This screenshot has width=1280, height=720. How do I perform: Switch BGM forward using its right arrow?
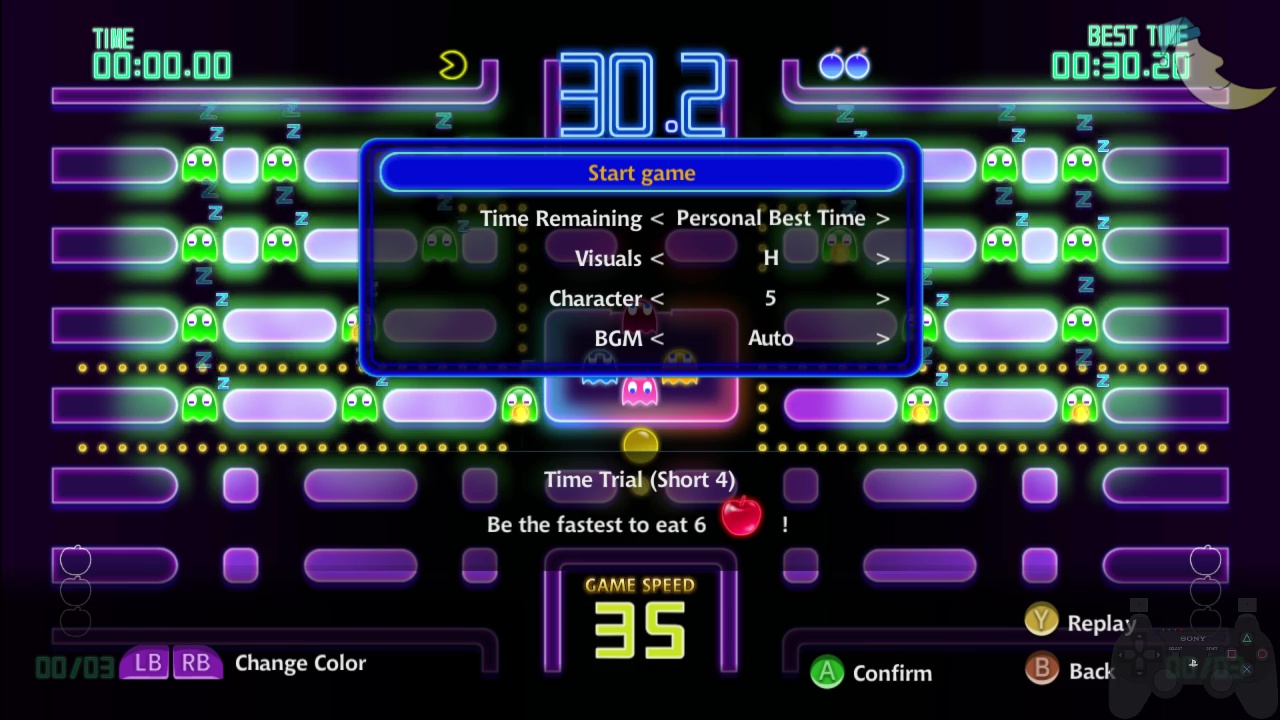[882, 338]
